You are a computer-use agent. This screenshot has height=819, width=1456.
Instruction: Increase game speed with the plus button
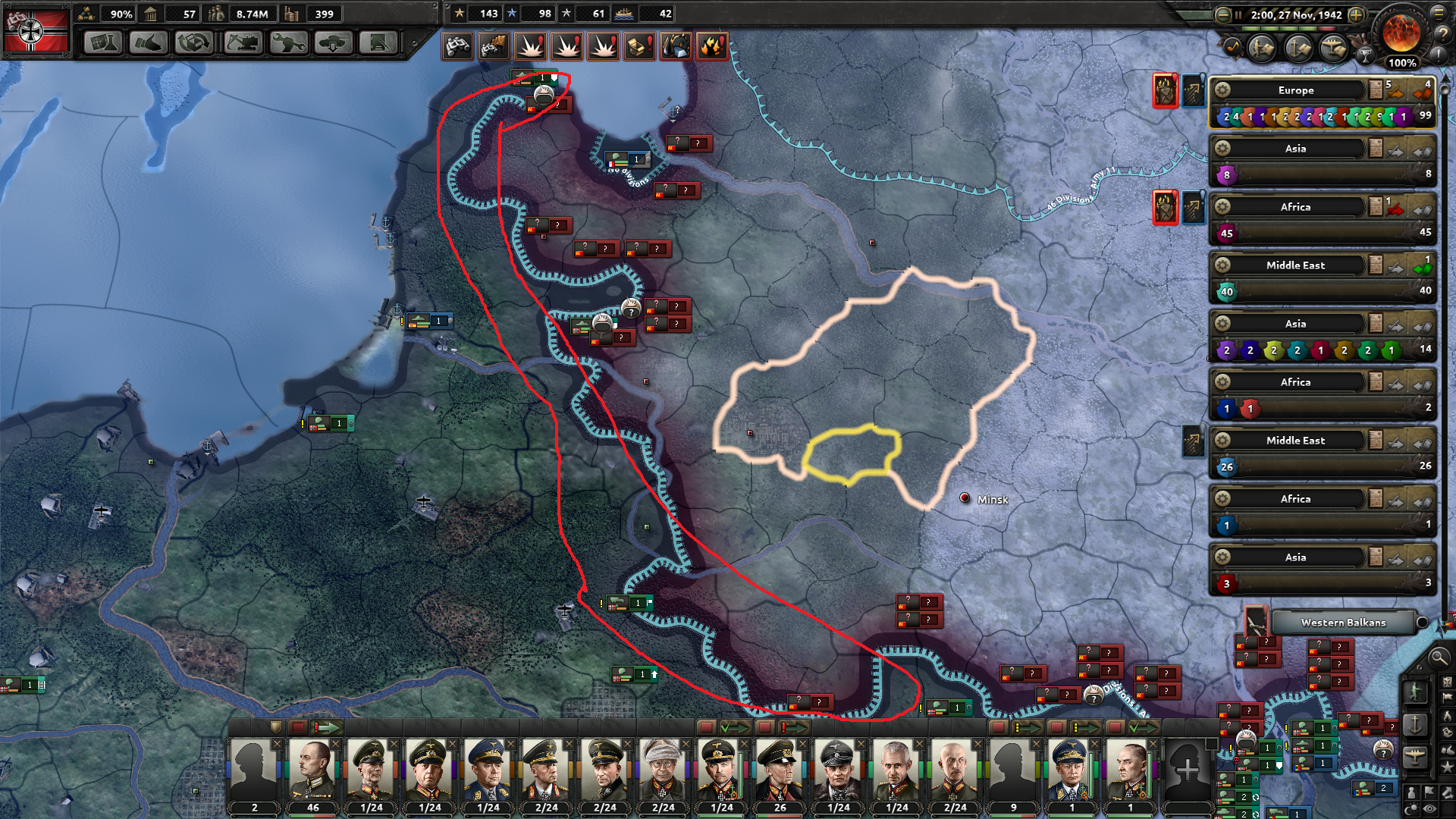1356,15
